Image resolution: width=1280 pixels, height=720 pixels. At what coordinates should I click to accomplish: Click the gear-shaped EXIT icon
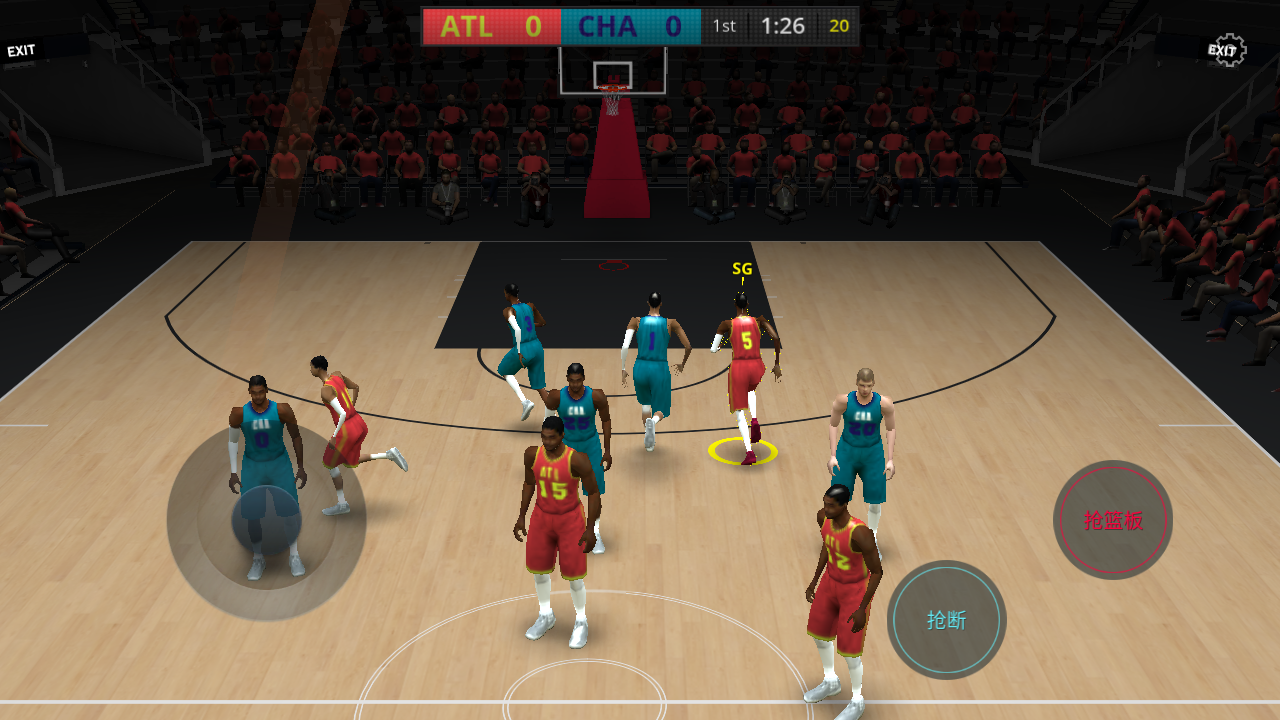point(1226,50)
